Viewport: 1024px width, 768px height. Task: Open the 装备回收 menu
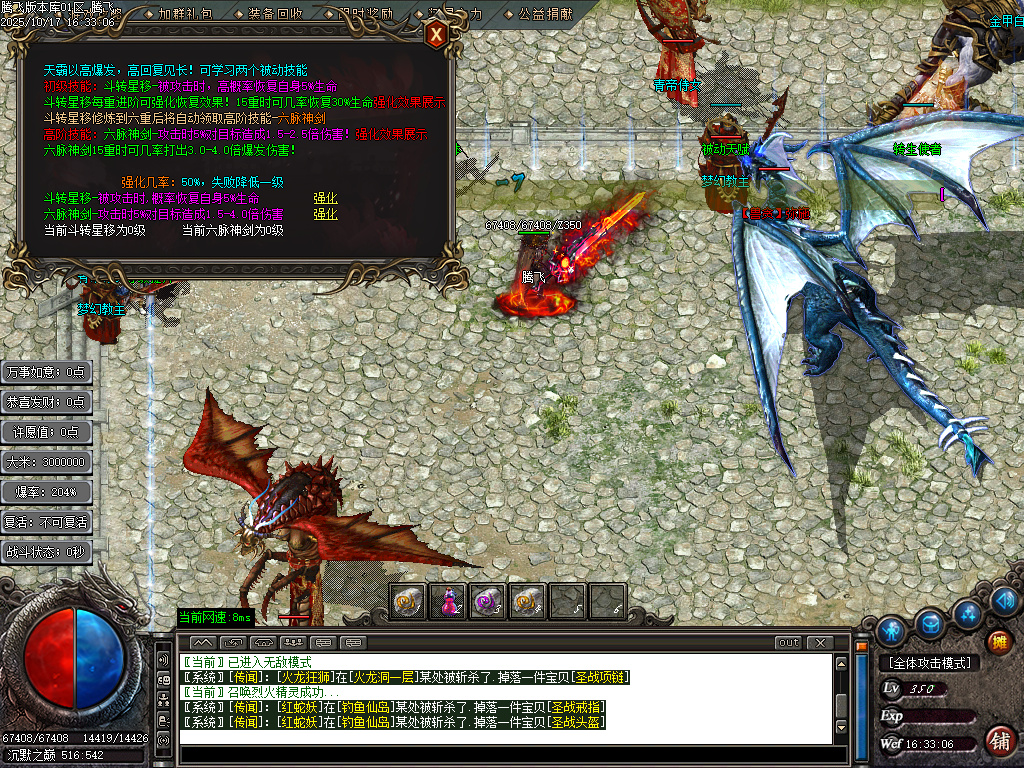click(x=275, y=14)
